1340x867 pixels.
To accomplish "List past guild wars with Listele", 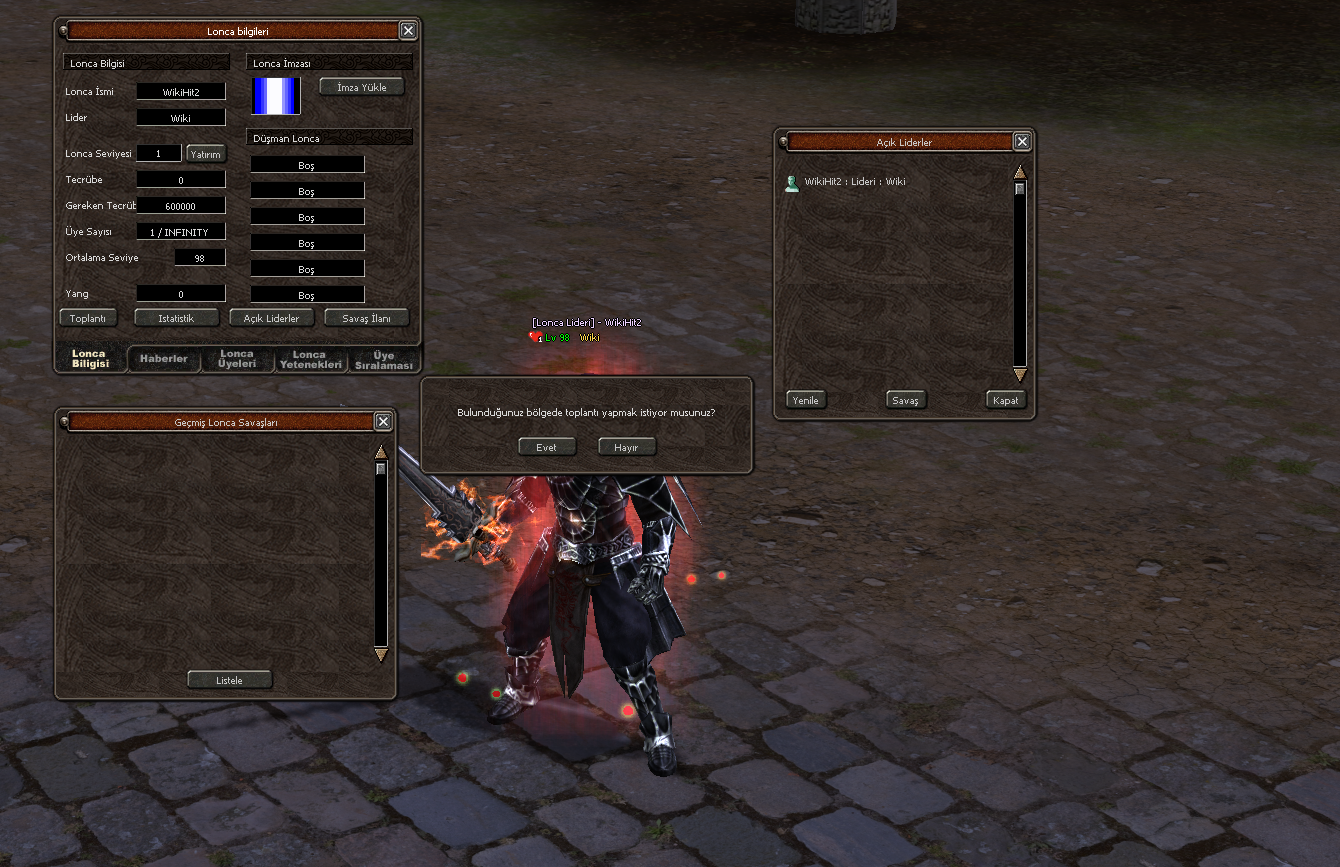I will point(230,680).
